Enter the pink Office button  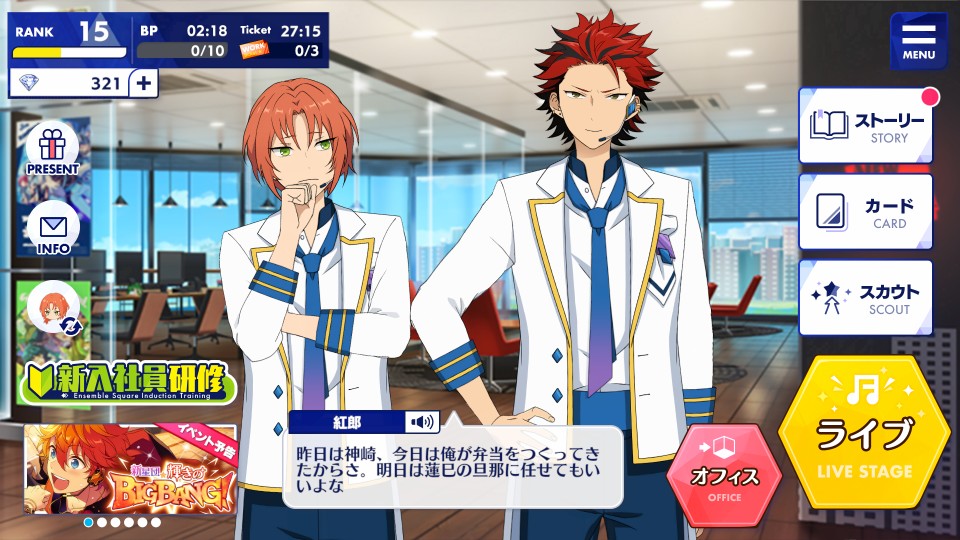(725, 475)
